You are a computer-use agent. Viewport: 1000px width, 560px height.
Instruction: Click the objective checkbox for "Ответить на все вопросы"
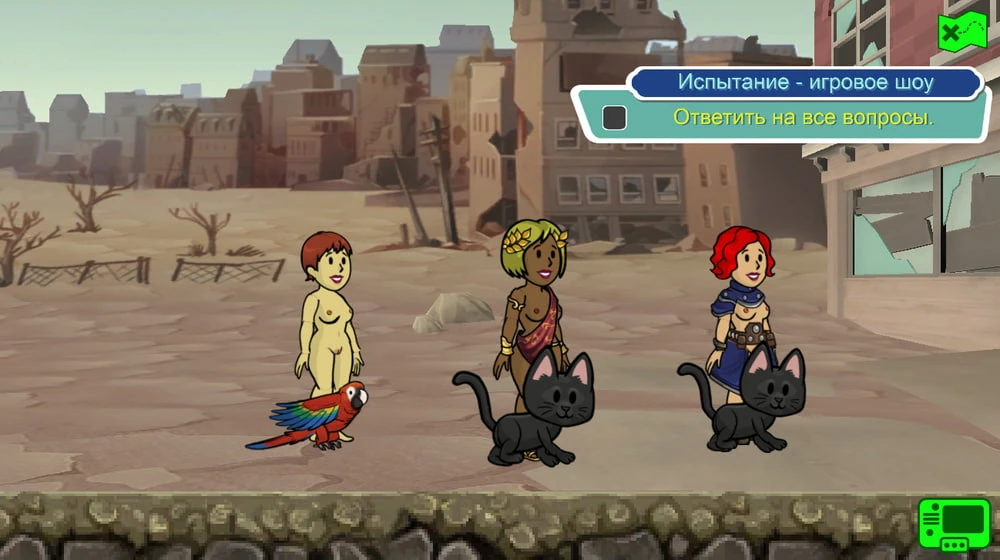tap(614, 118)
